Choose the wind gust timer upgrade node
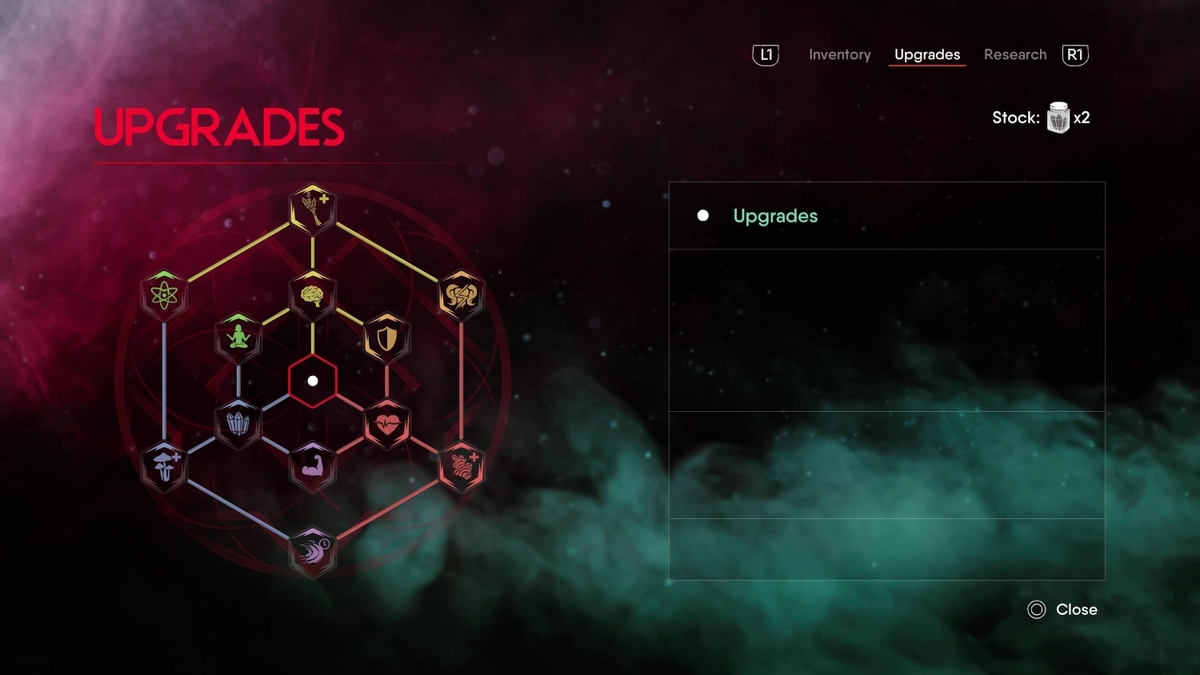Image resolution: width=1200 pixels, height=675 pixels. (312, 552)
